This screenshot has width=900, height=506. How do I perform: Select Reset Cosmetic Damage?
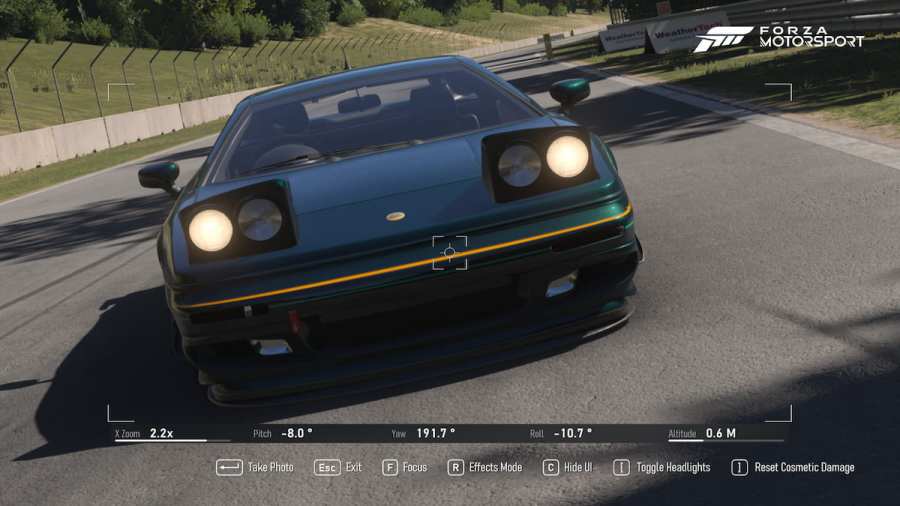[x=793, y=467]
